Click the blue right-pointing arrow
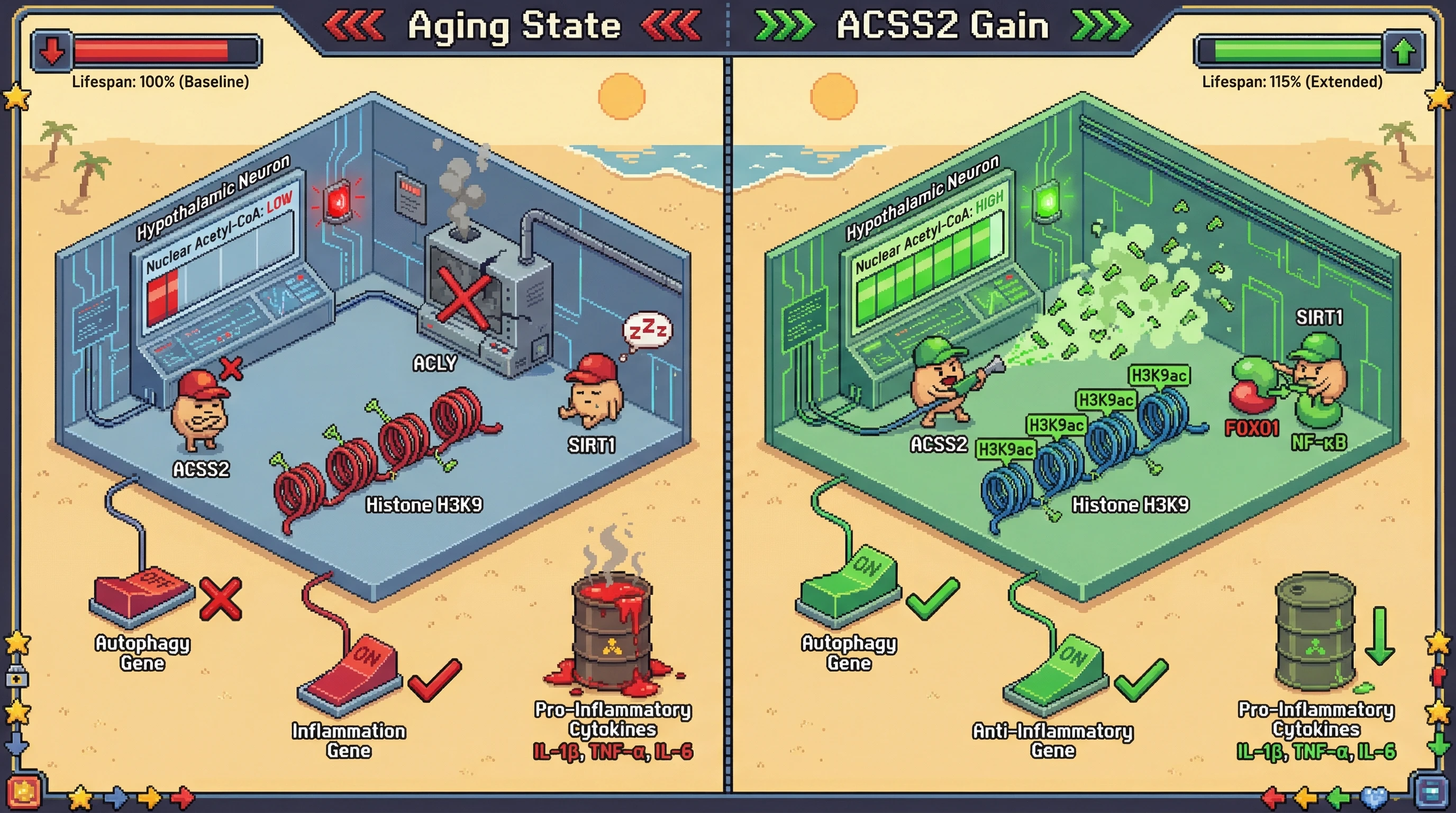This screenshot has height=813, width=1456. click(116, 798)
